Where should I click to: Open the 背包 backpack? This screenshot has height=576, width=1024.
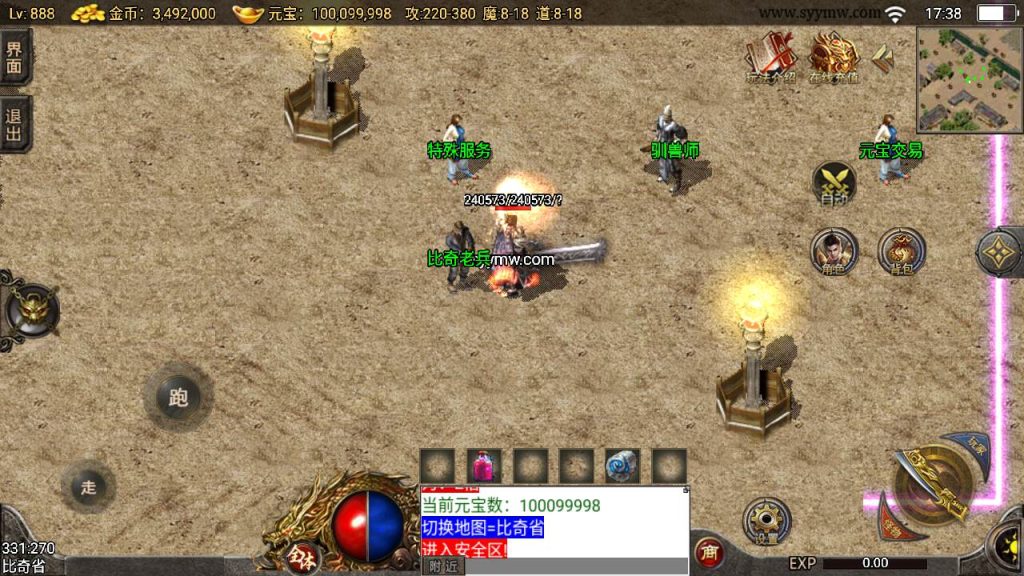tap(900, 252)
